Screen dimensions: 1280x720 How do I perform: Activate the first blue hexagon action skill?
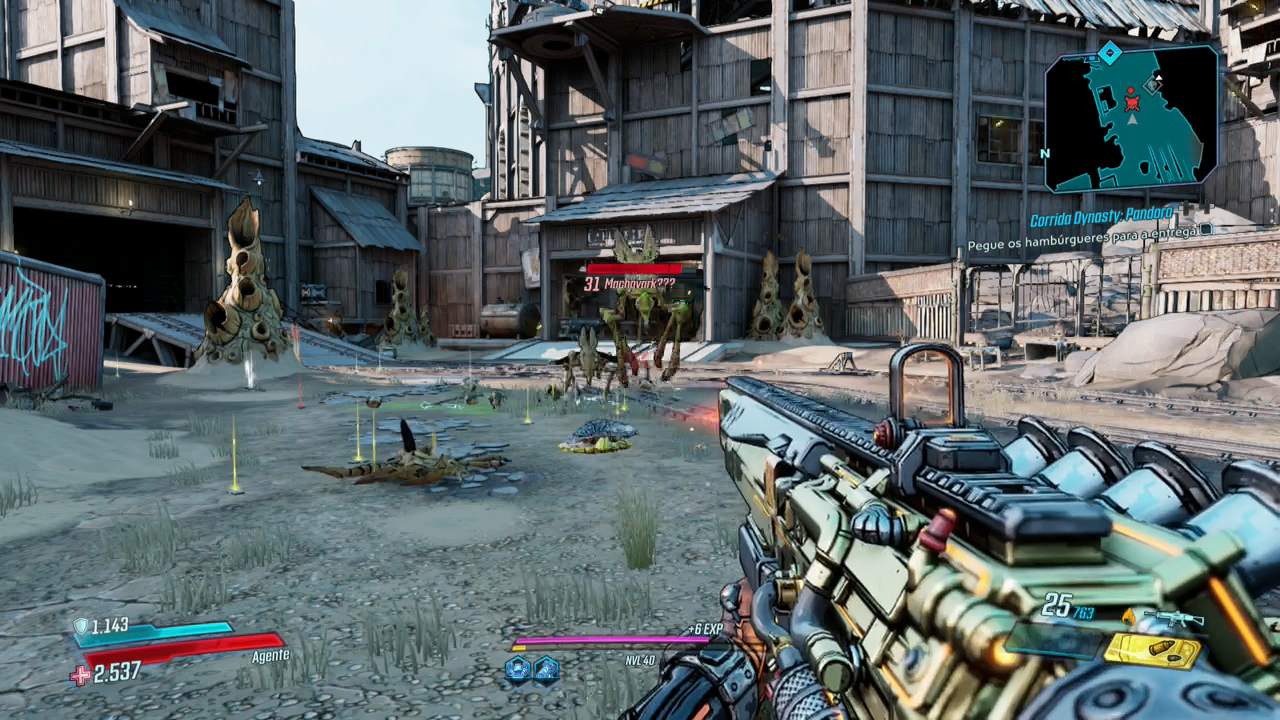coord(517,668)
